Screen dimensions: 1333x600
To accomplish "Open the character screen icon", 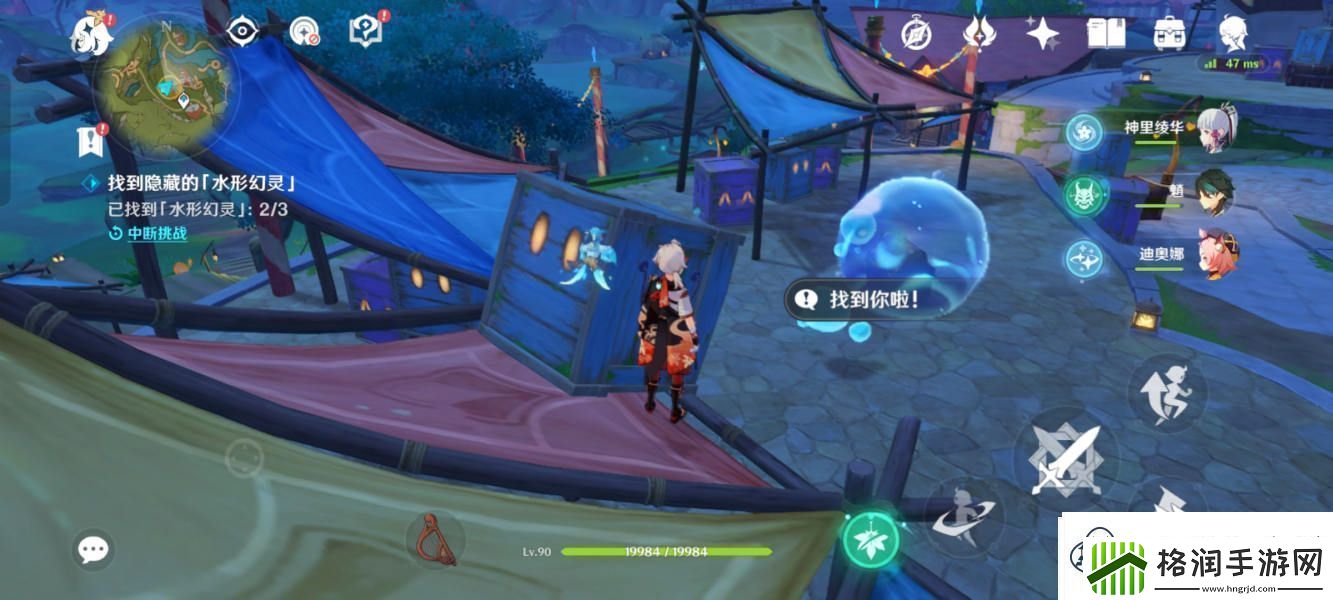I will (1232, 33).
